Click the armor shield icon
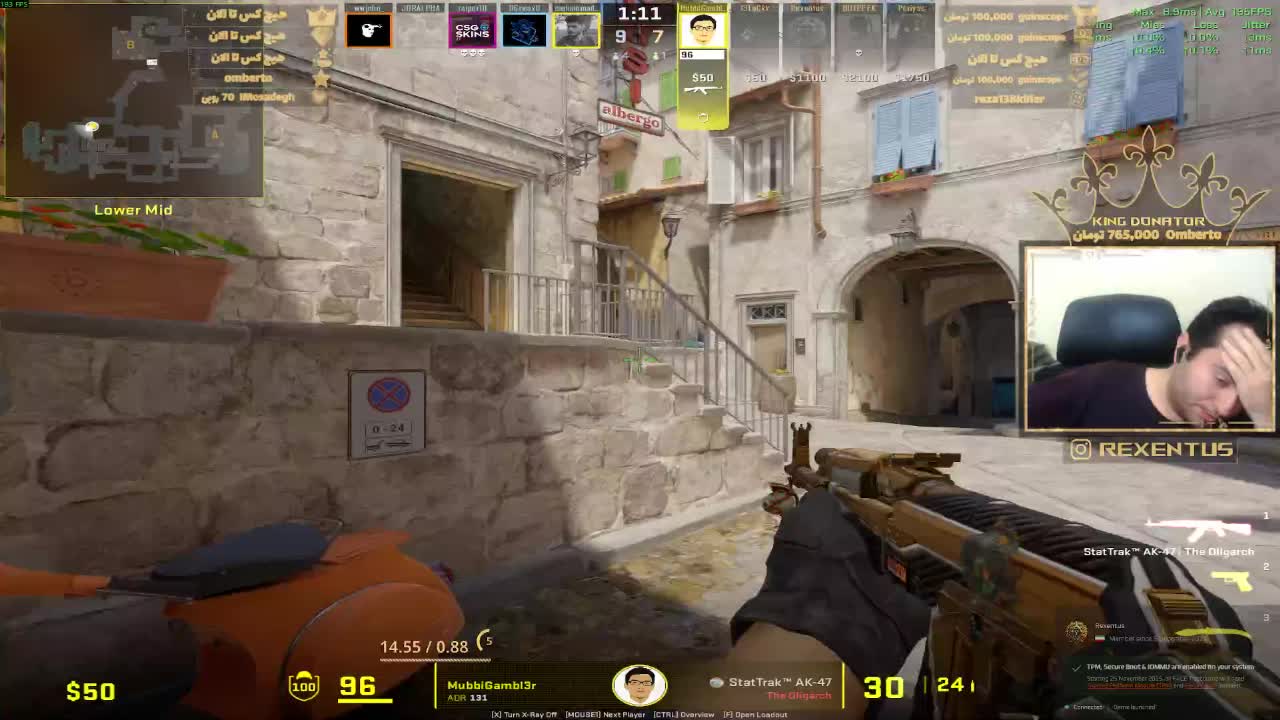1280x720 pixels. point(303,686)
